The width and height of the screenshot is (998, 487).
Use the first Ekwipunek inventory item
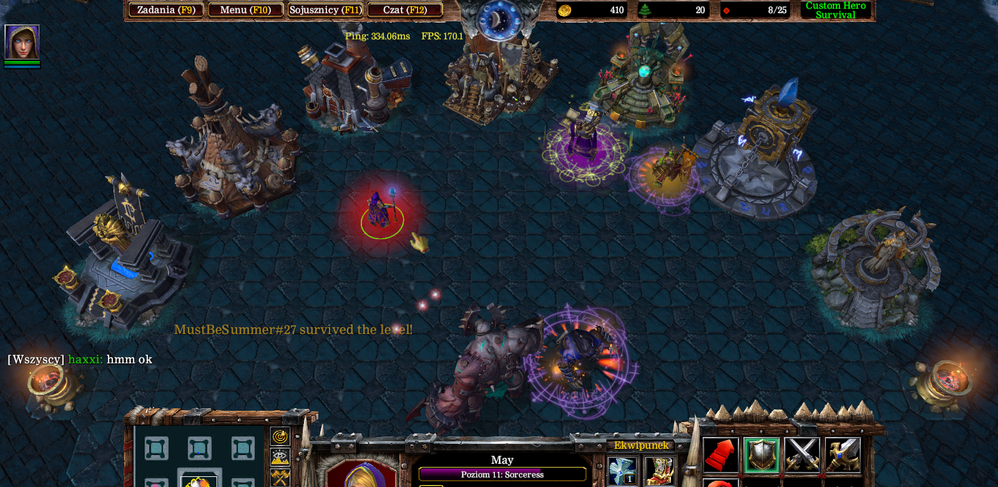[x=622, y=470]
